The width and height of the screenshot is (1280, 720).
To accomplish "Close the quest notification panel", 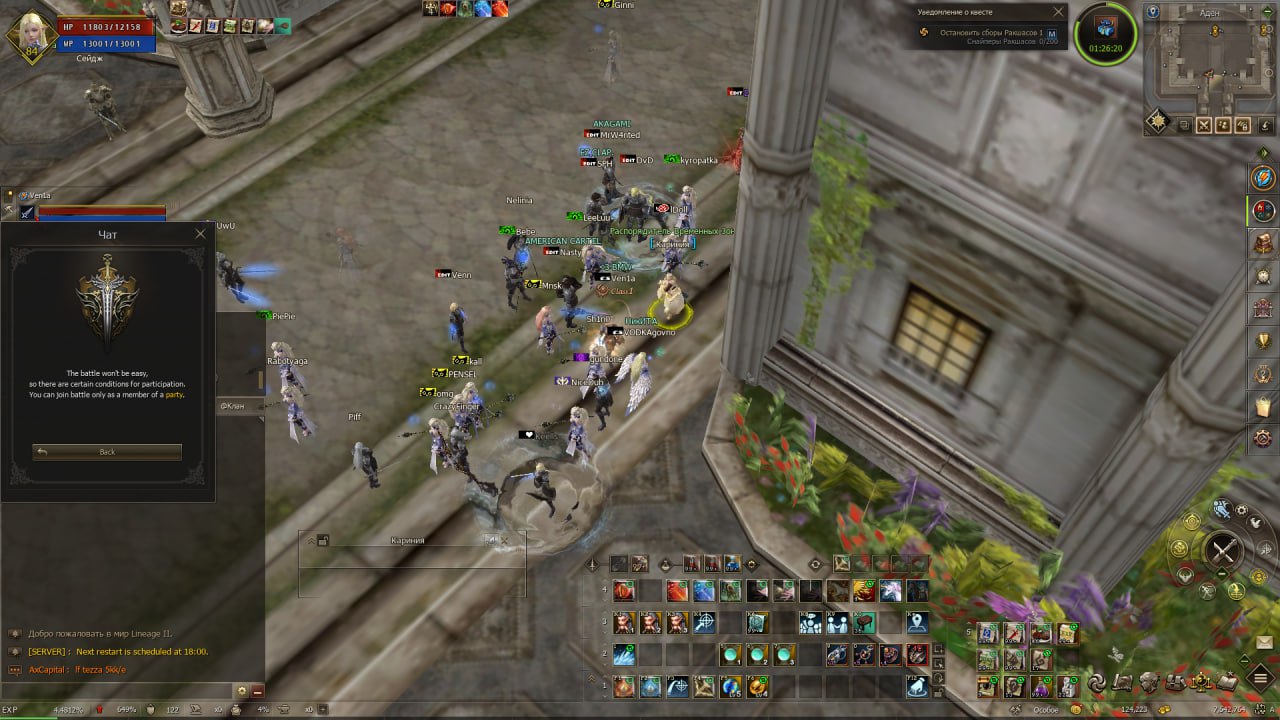I will tap(1059, 13).
